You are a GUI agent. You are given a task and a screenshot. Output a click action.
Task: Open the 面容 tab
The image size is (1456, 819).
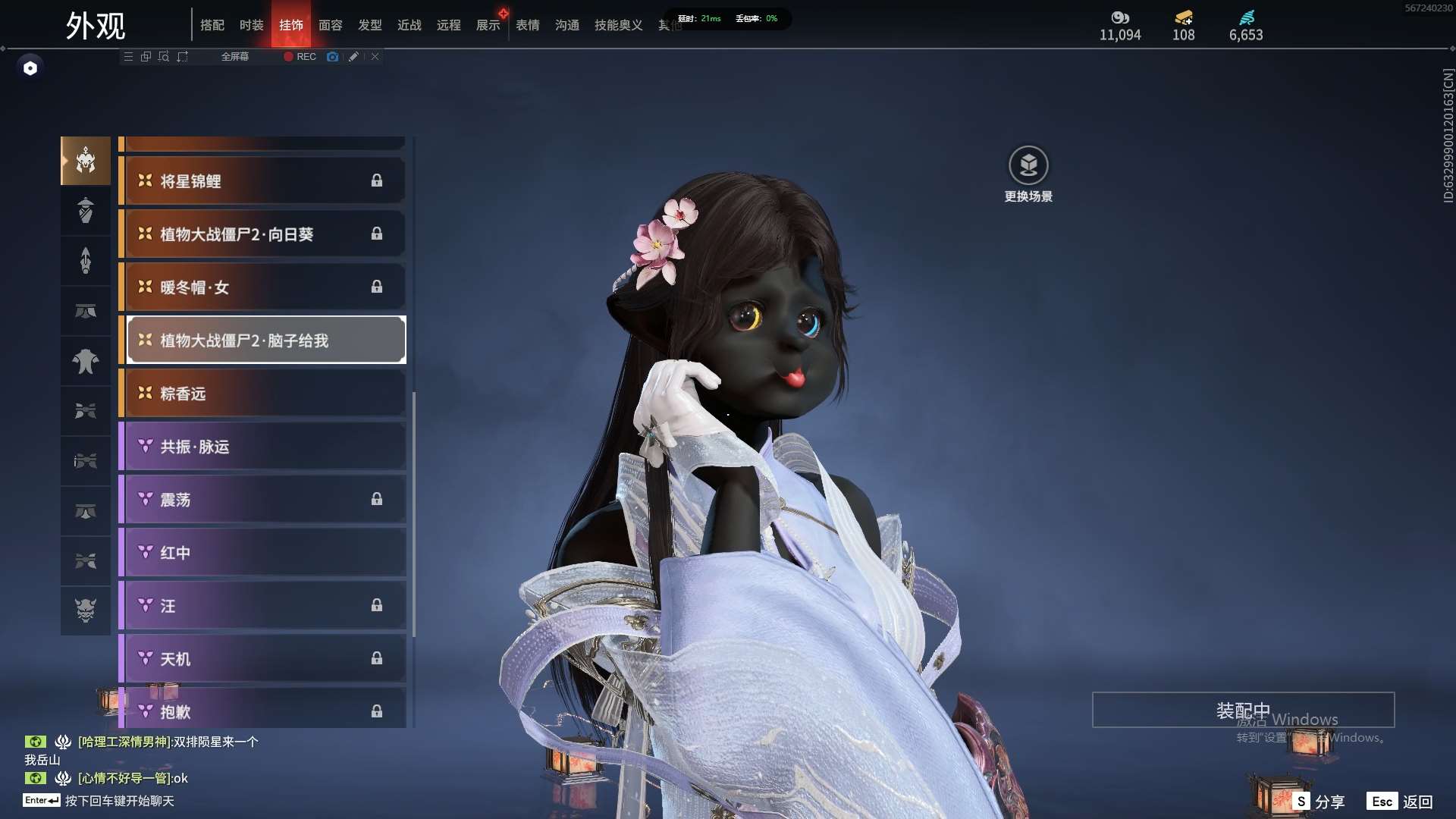pyautogui.click(x=330, y=25)
